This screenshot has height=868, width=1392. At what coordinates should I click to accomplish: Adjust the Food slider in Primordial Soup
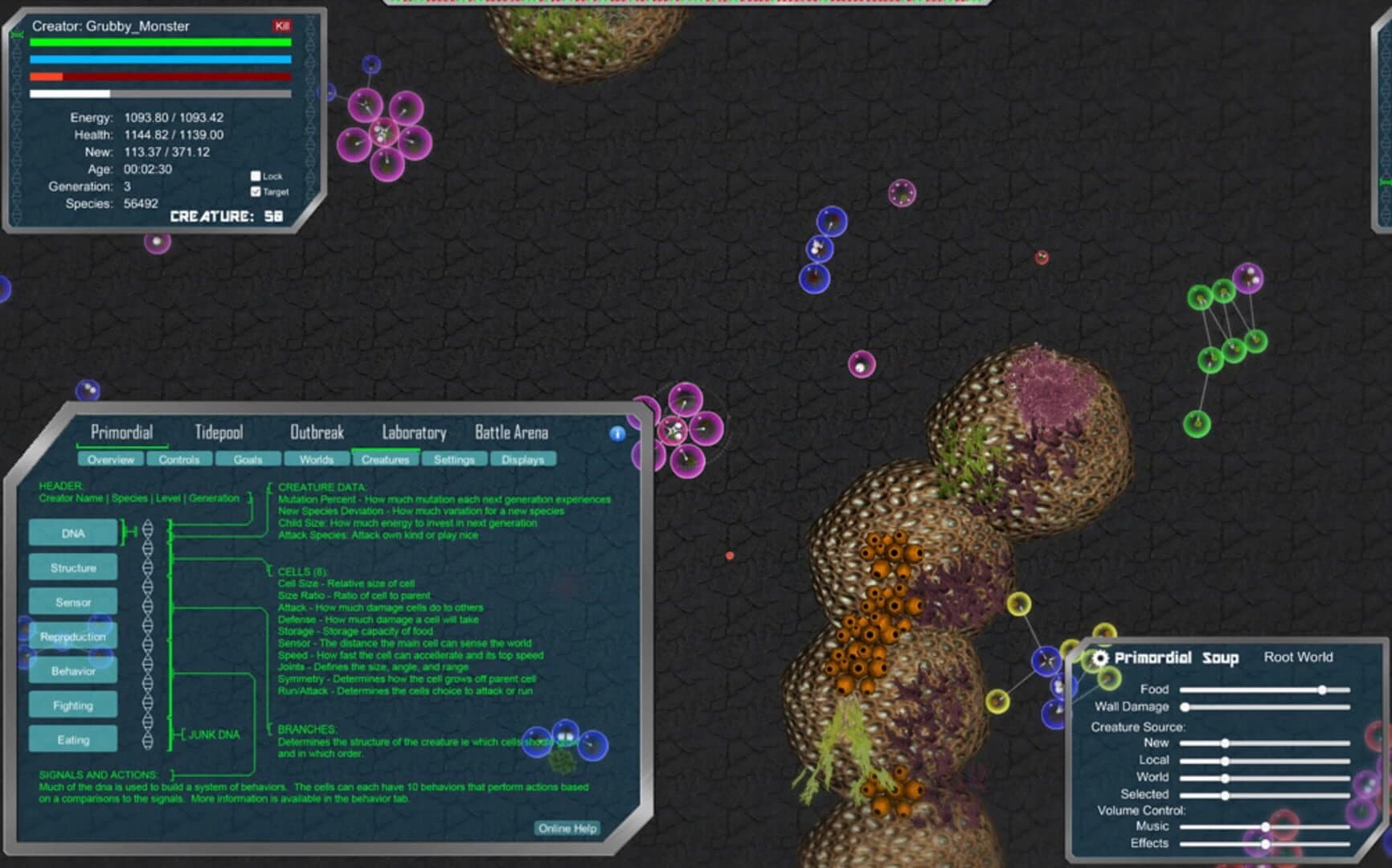[1323, 690]
